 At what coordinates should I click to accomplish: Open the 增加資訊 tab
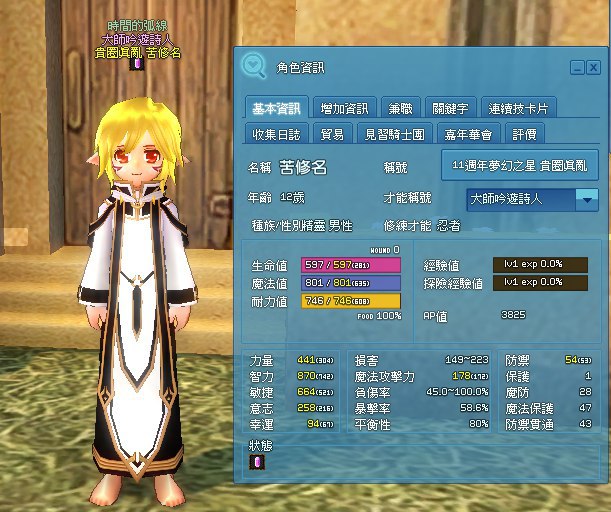(x=345, y=108)
